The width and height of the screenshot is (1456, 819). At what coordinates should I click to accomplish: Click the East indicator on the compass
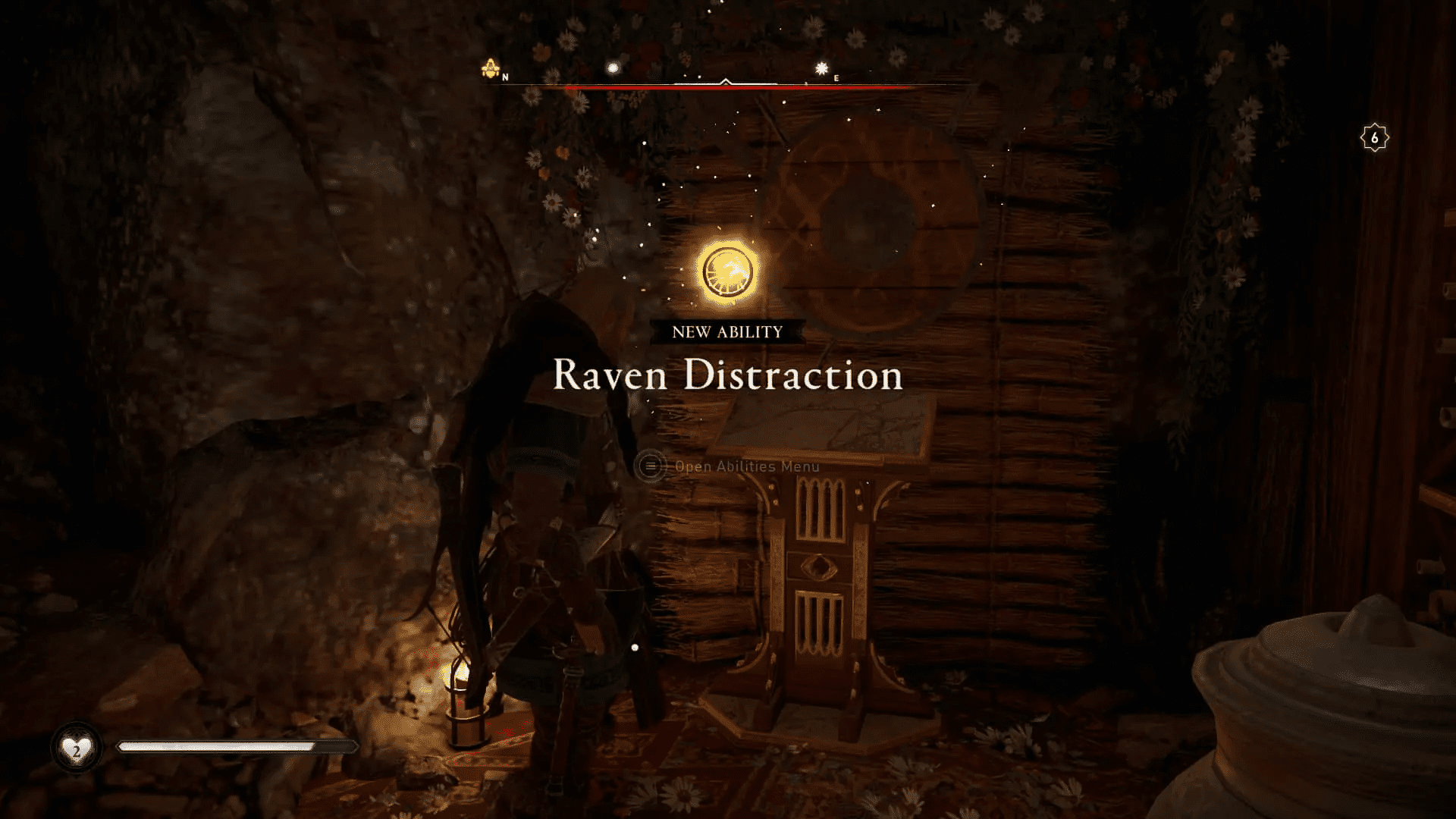tap(836, 77)
